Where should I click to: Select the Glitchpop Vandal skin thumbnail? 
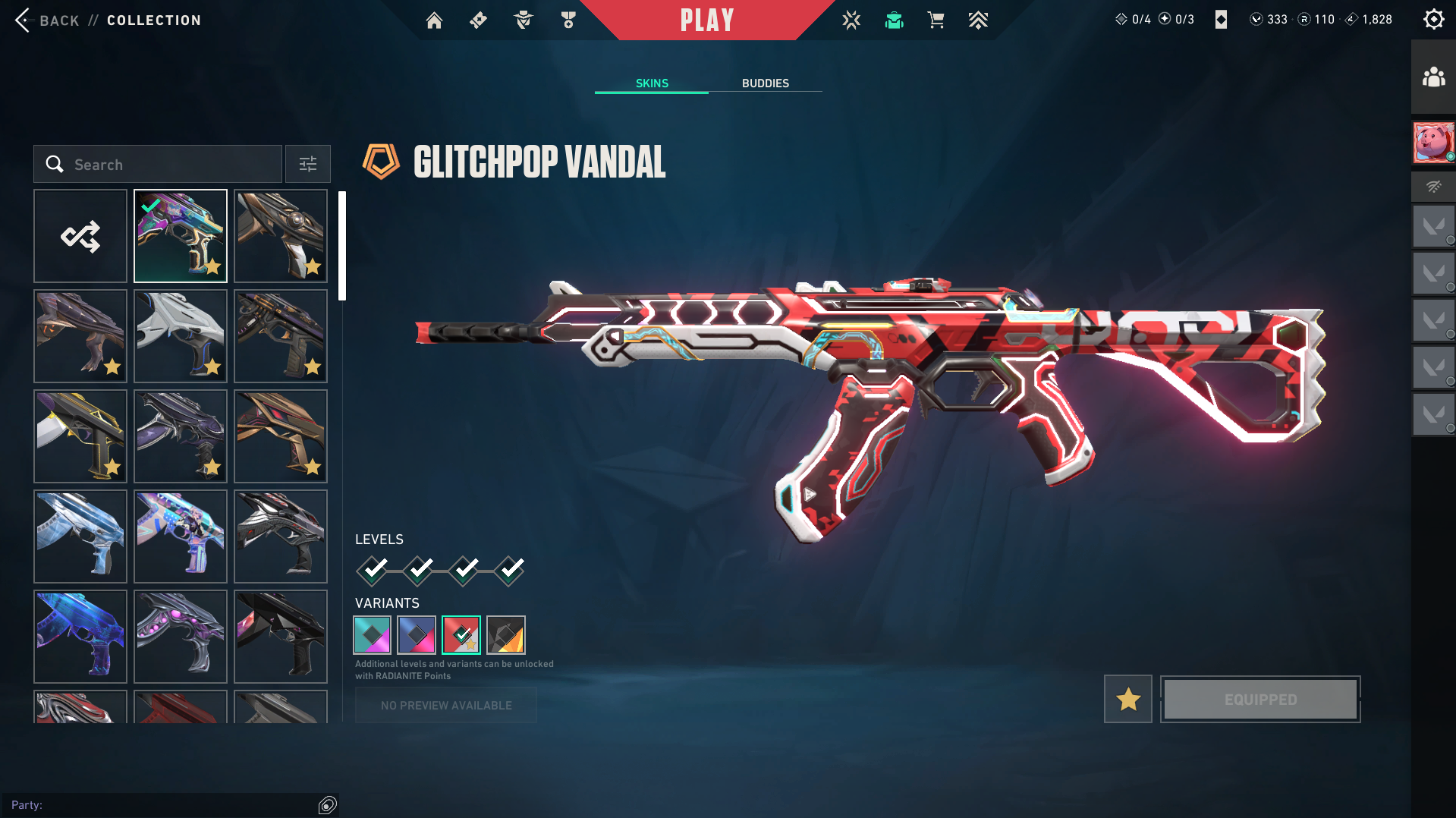[181, 237]
